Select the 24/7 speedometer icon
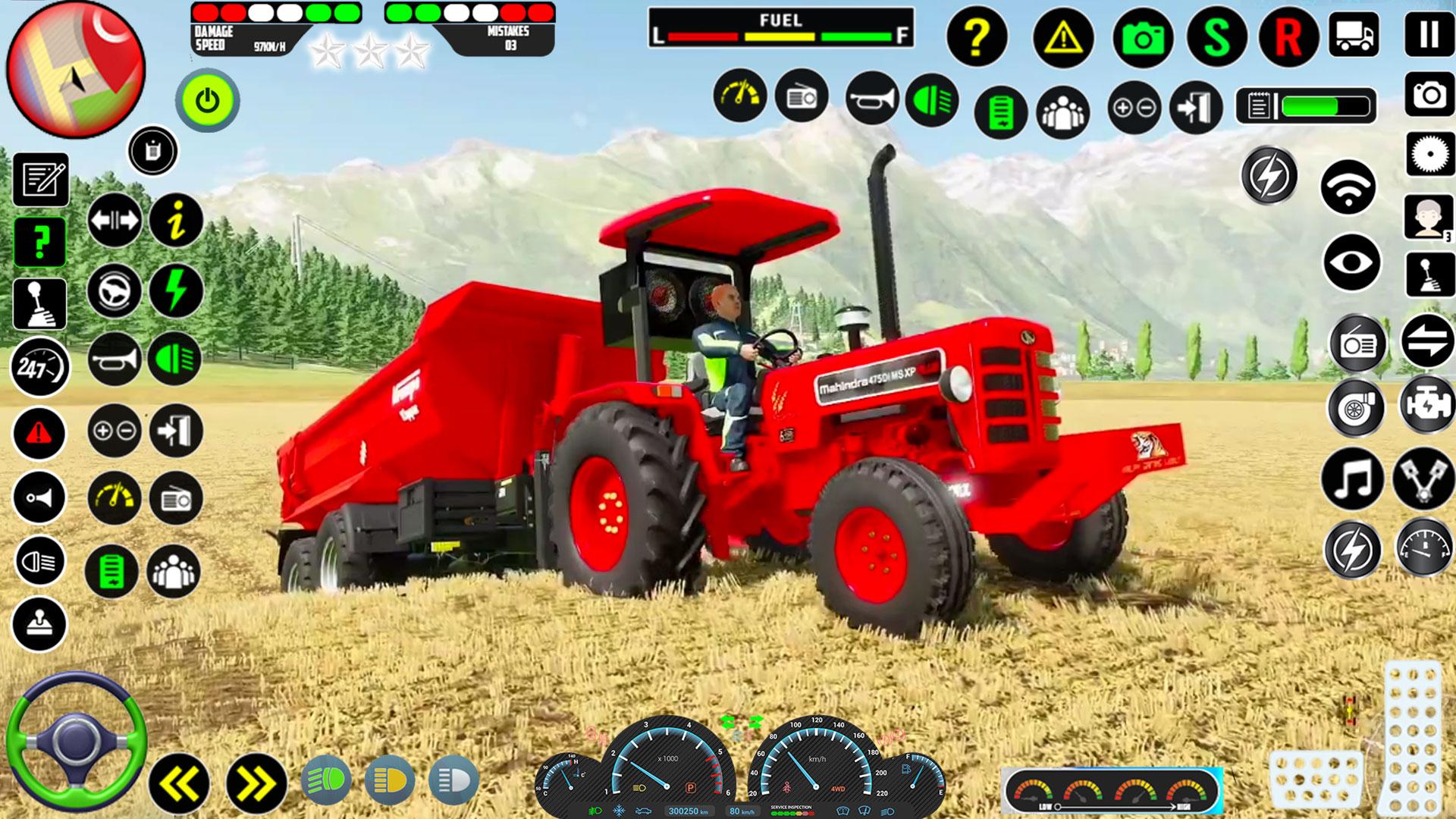The width and height of the screenshot is (1456, 819). click(x=39, y=368)
